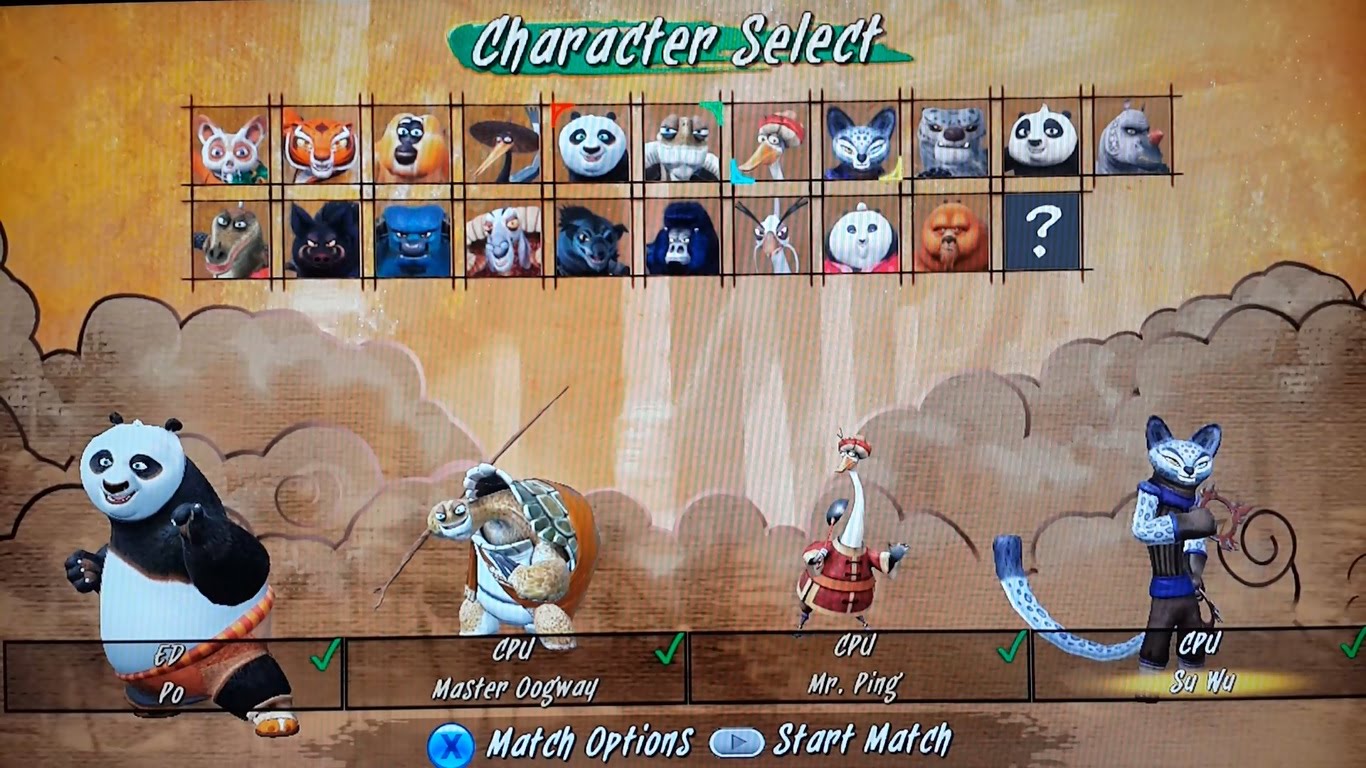Select the Shifu red panda portrait

point(230,146)
